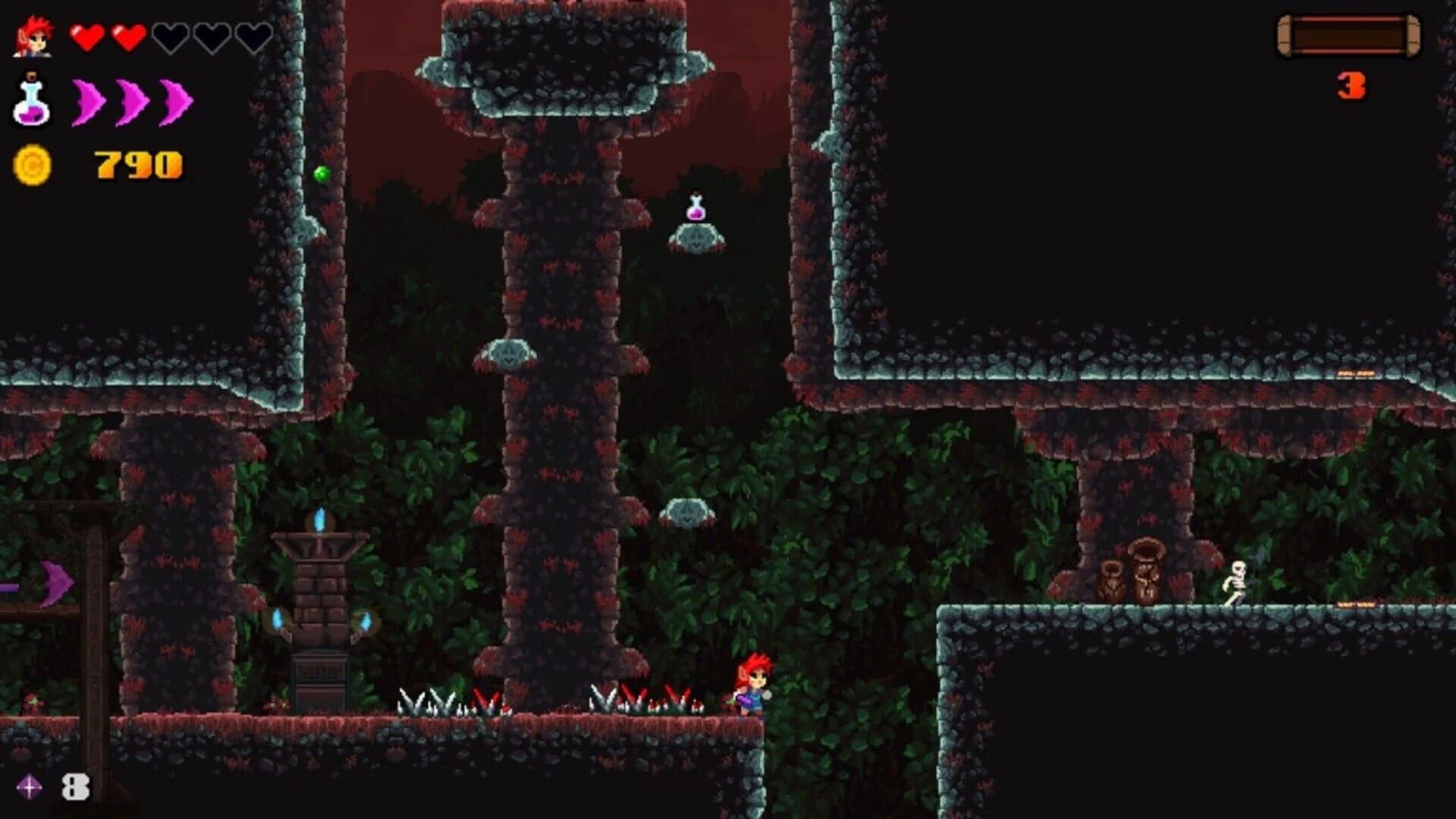The width and height of the screenshot is (1456, 819).
Task: Toggle the second filled red heart
Action: point(130,34)
